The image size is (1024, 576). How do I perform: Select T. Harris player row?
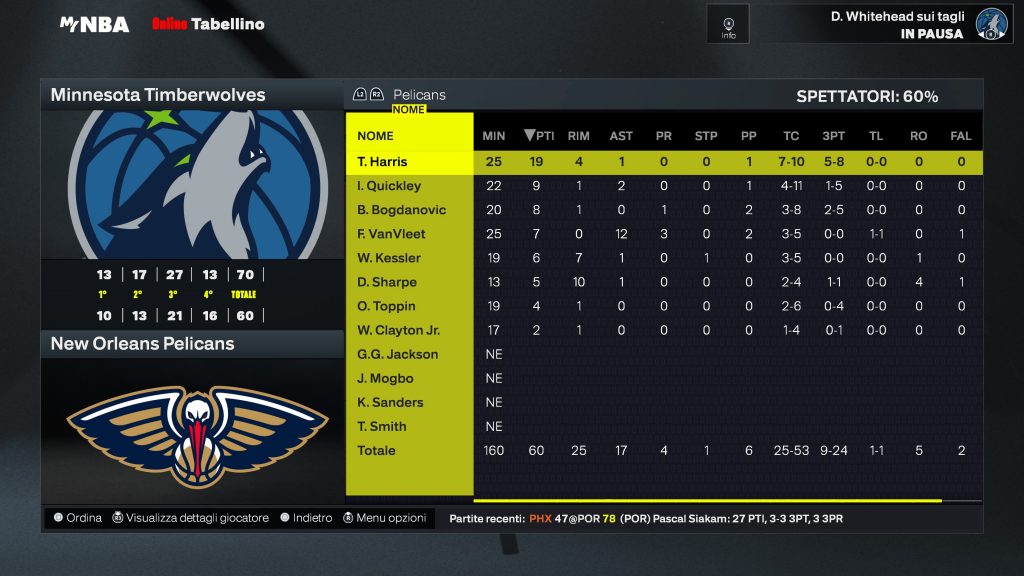(383, 162)
